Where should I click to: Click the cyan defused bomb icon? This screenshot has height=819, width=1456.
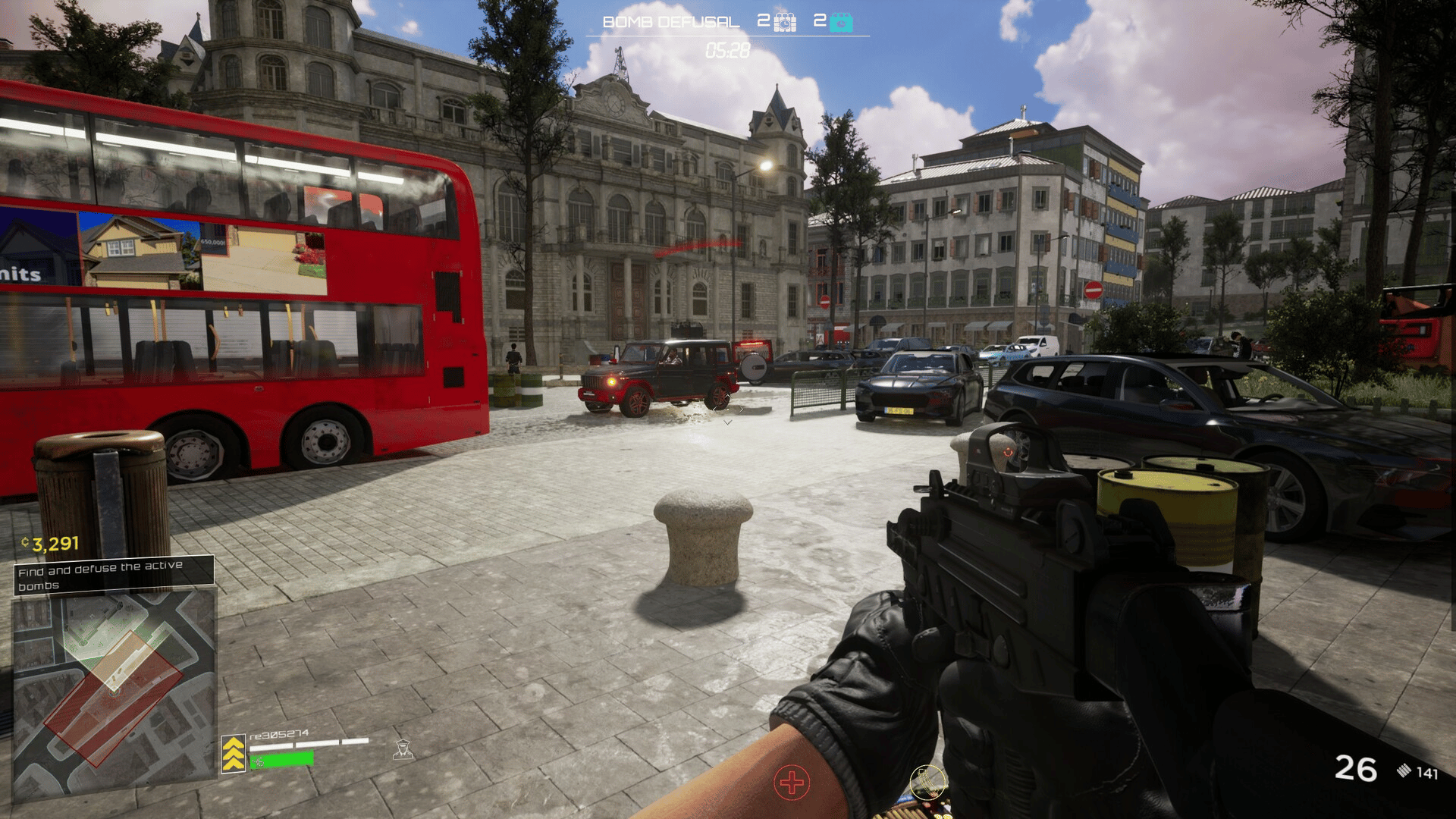click(x=841, y=22)
